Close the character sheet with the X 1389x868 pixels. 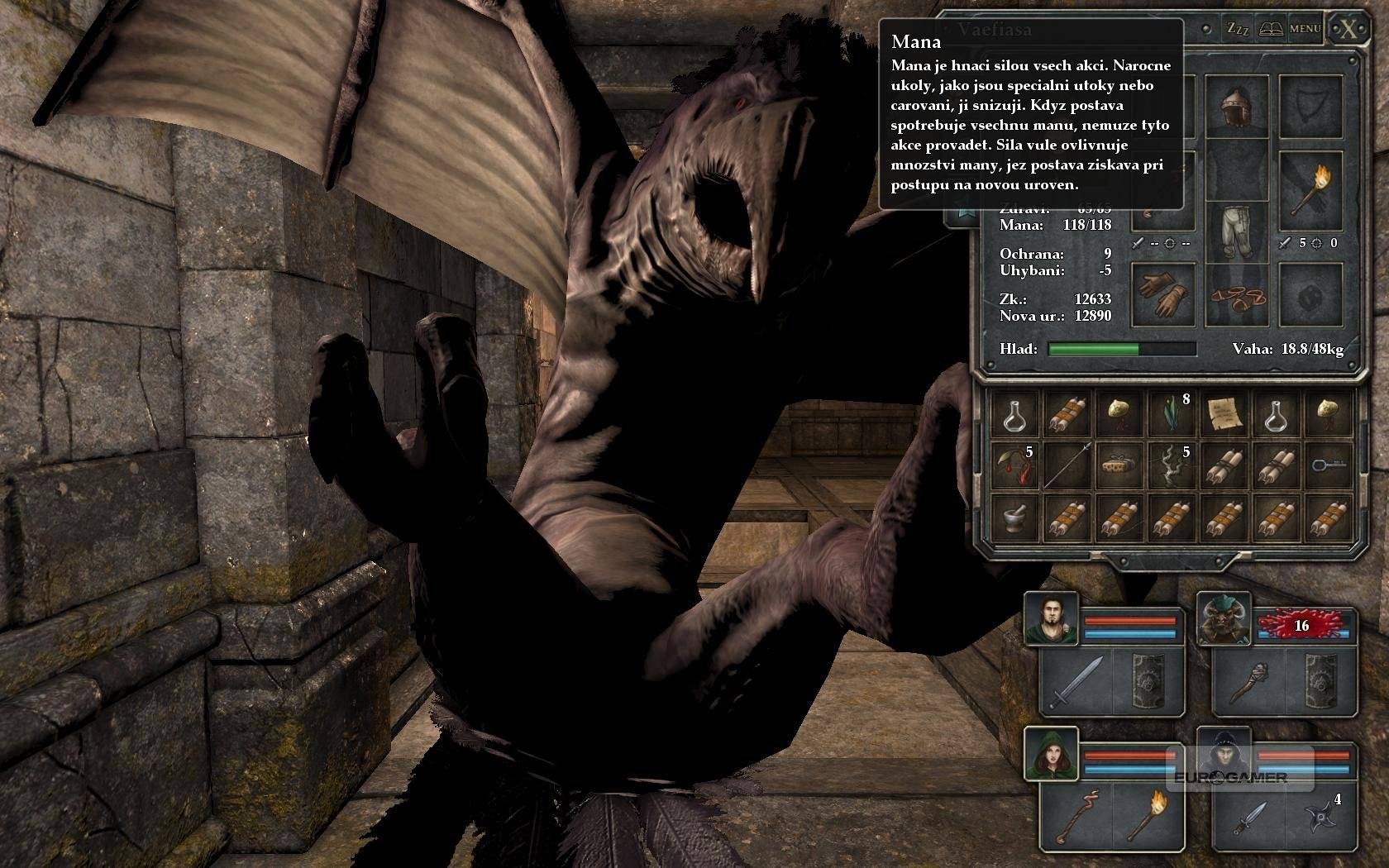click(1348, 30)
